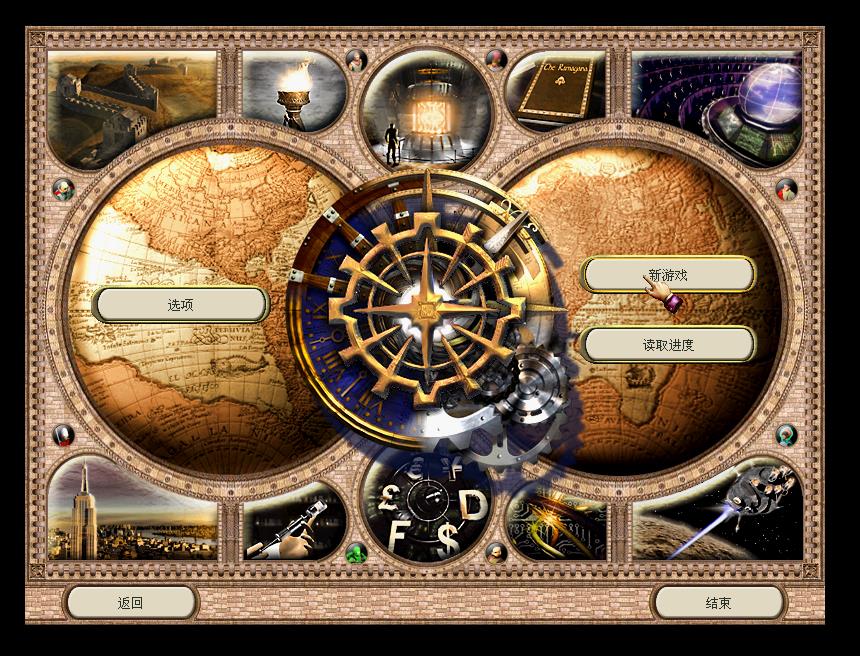The width and height of the screenshot is (860, 656).
Task: Quit using the 结束 button
Action: (718, 602)
